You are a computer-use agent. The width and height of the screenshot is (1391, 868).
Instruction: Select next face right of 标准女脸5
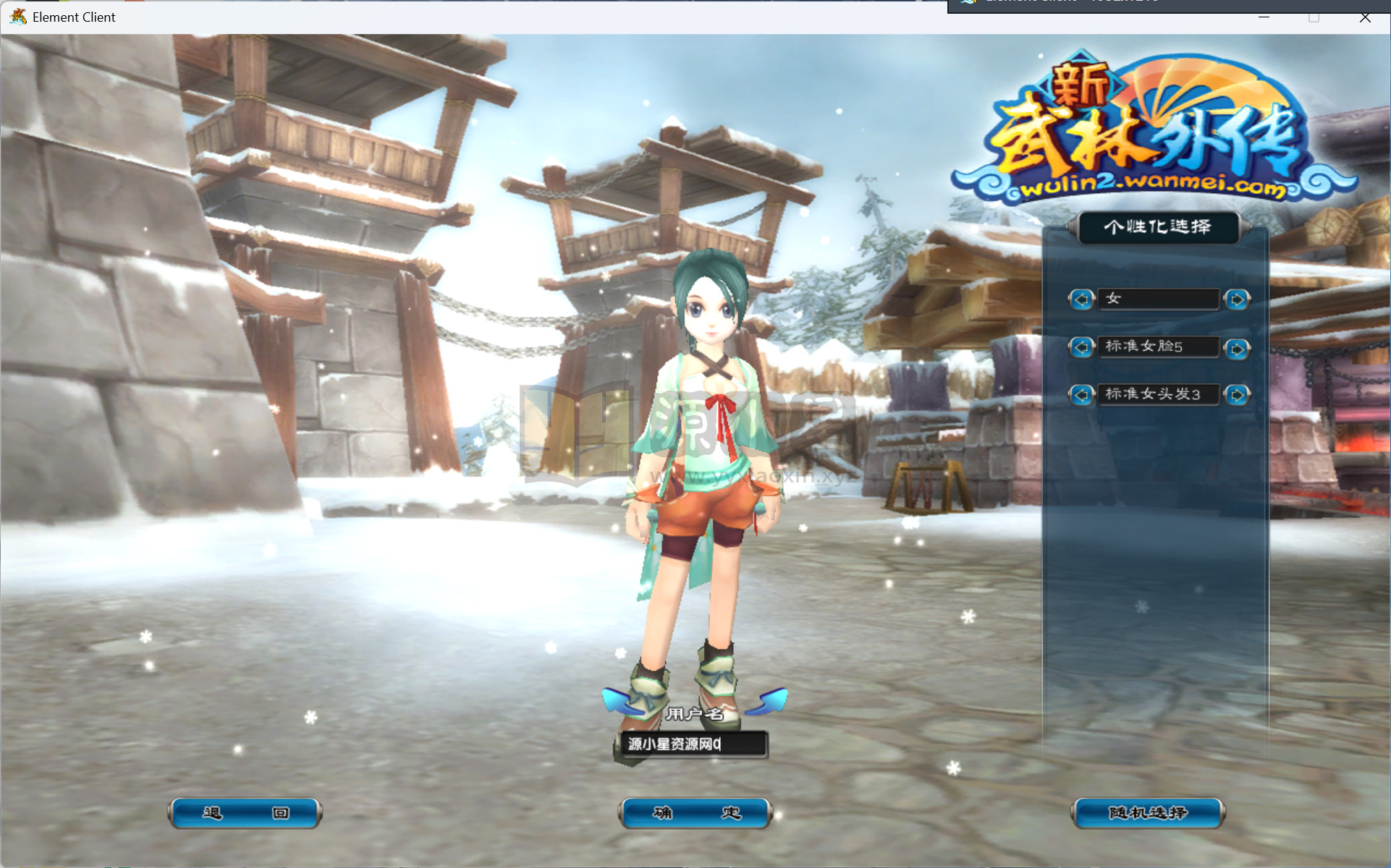point(1237,349)
